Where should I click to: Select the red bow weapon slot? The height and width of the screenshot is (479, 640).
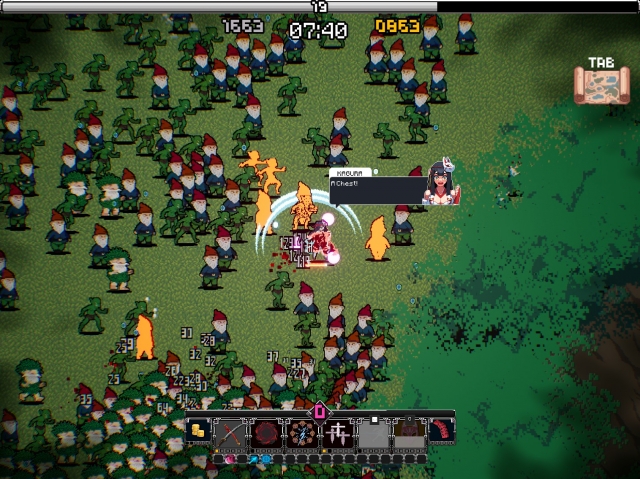(233, 433)
